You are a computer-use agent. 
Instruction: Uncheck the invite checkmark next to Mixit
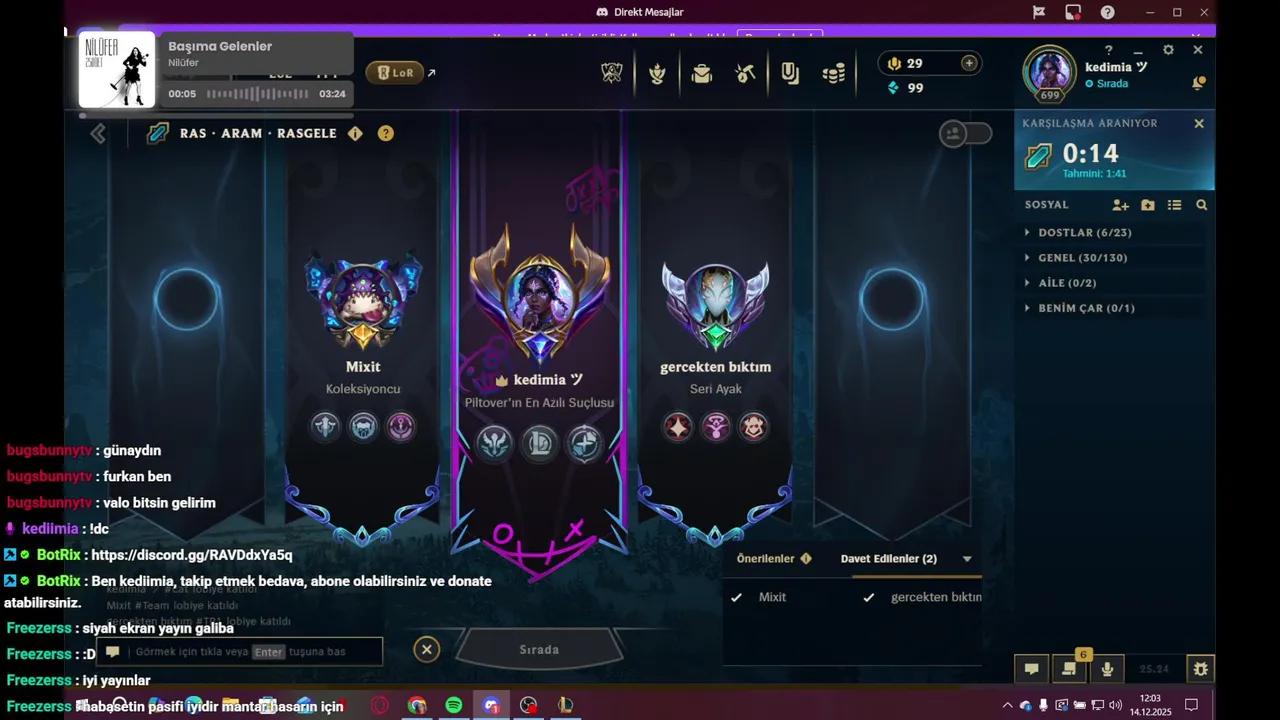737,597
